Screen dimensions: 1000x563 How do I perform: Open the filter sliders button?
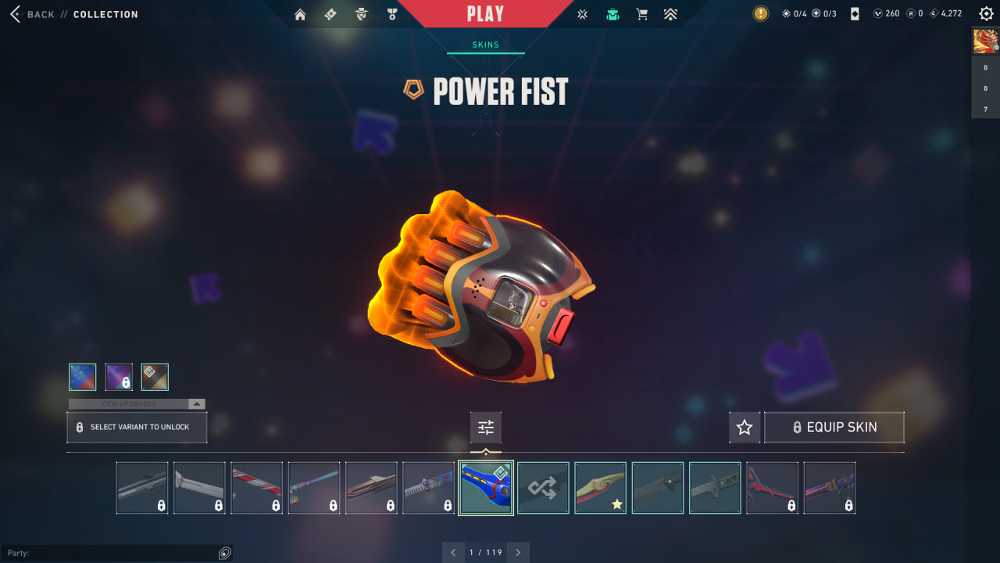(486, 427)
